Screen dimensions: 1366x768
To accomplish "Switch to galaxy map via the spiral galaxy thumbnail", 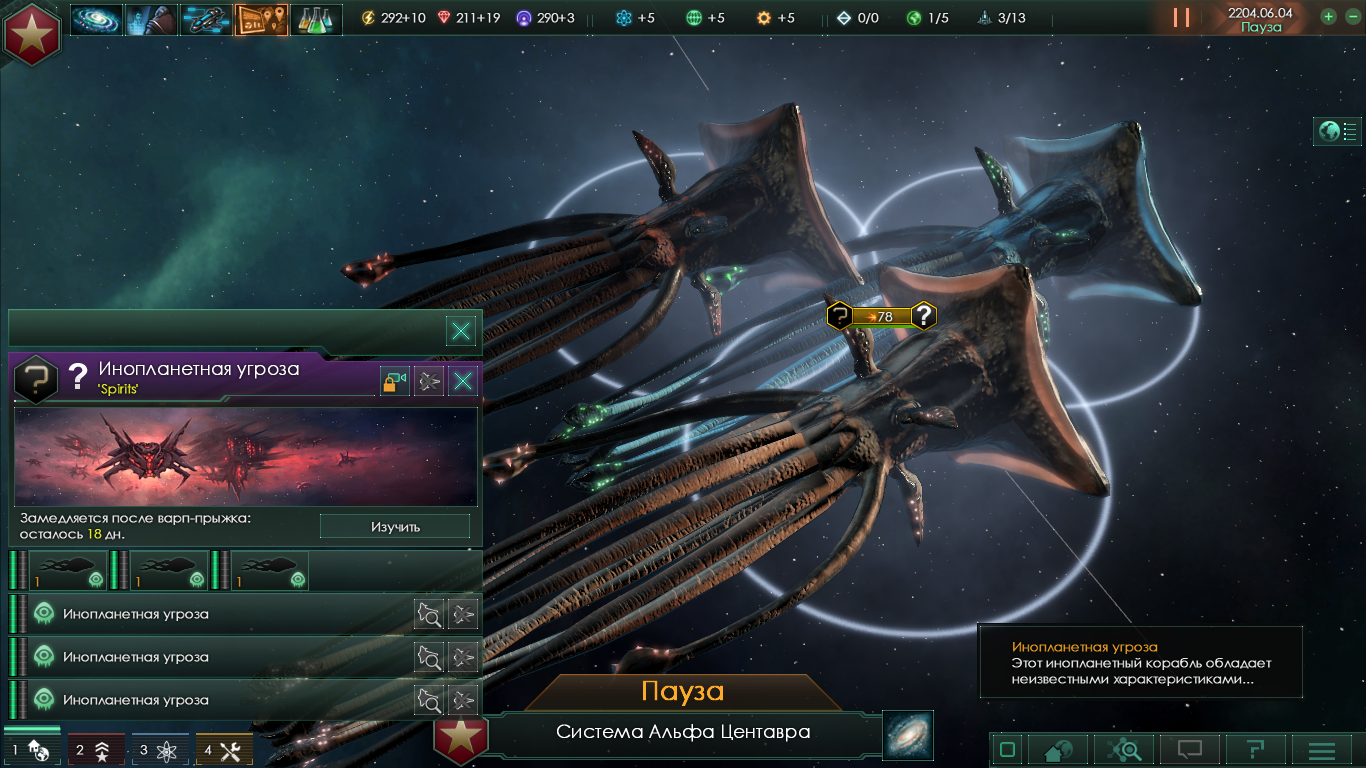I will pyautogui.click(x=907, y=734).
